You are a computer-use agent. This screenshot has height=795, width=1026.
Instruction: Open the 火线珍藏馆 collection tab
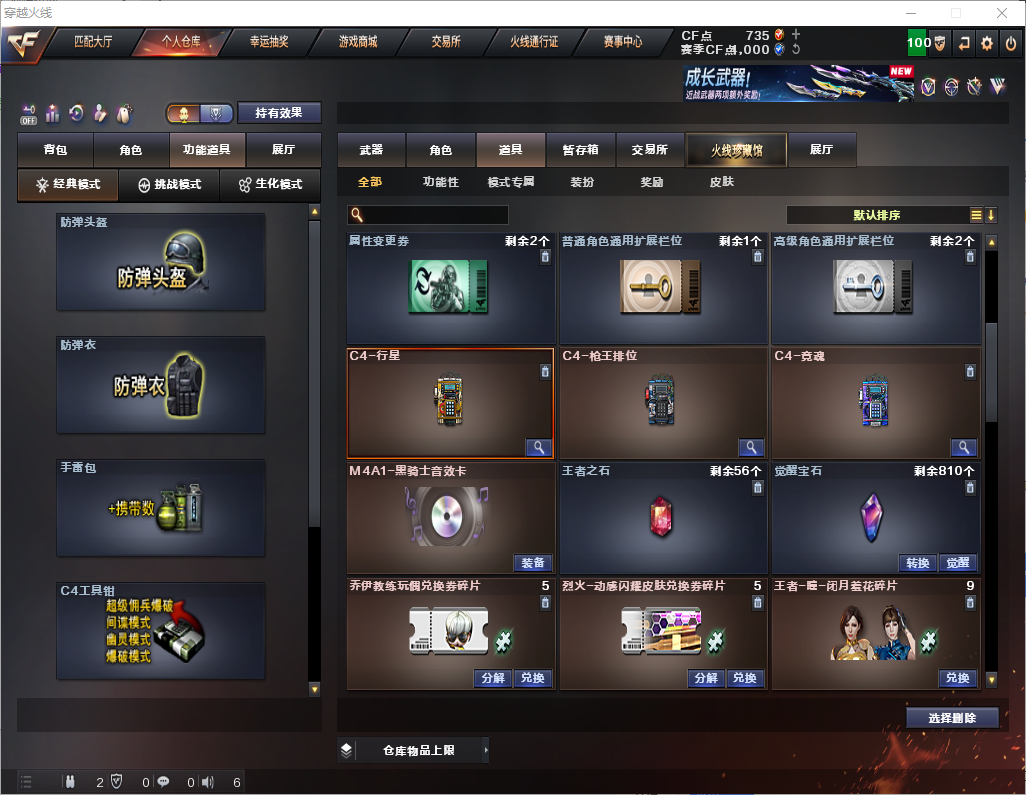736,150
